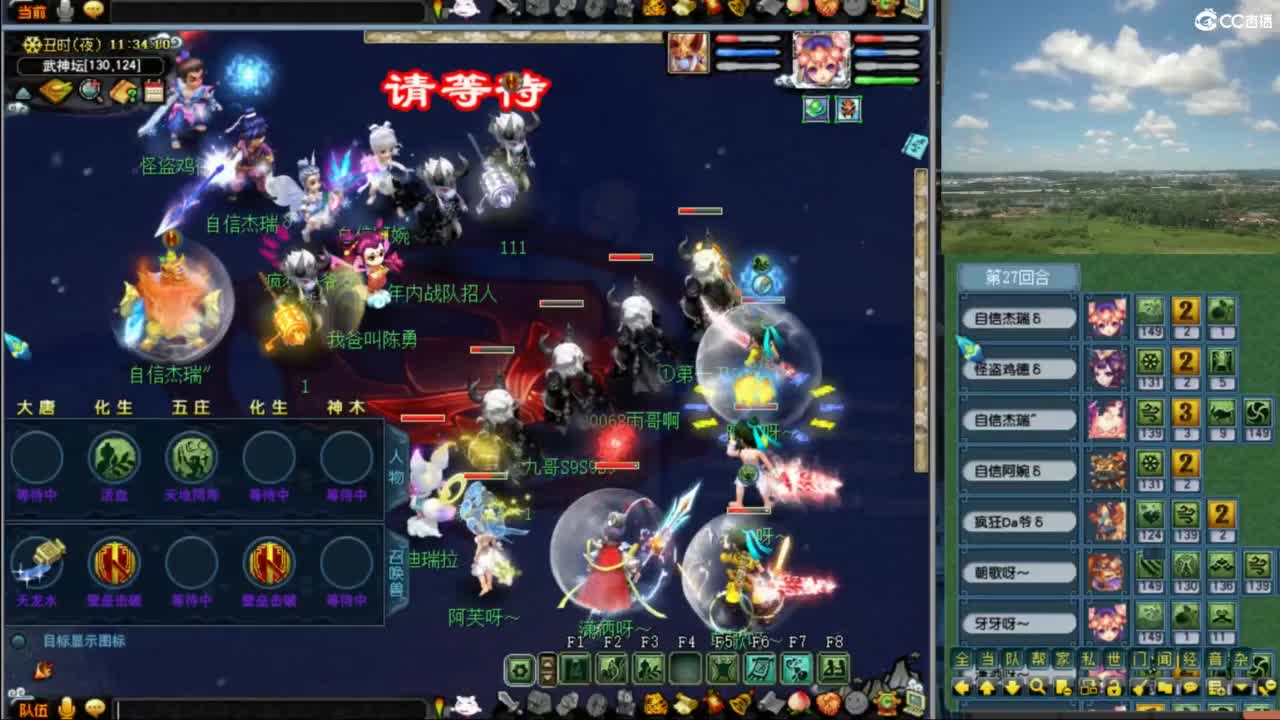Collapse the minimap with the triangle arrow

25,92
